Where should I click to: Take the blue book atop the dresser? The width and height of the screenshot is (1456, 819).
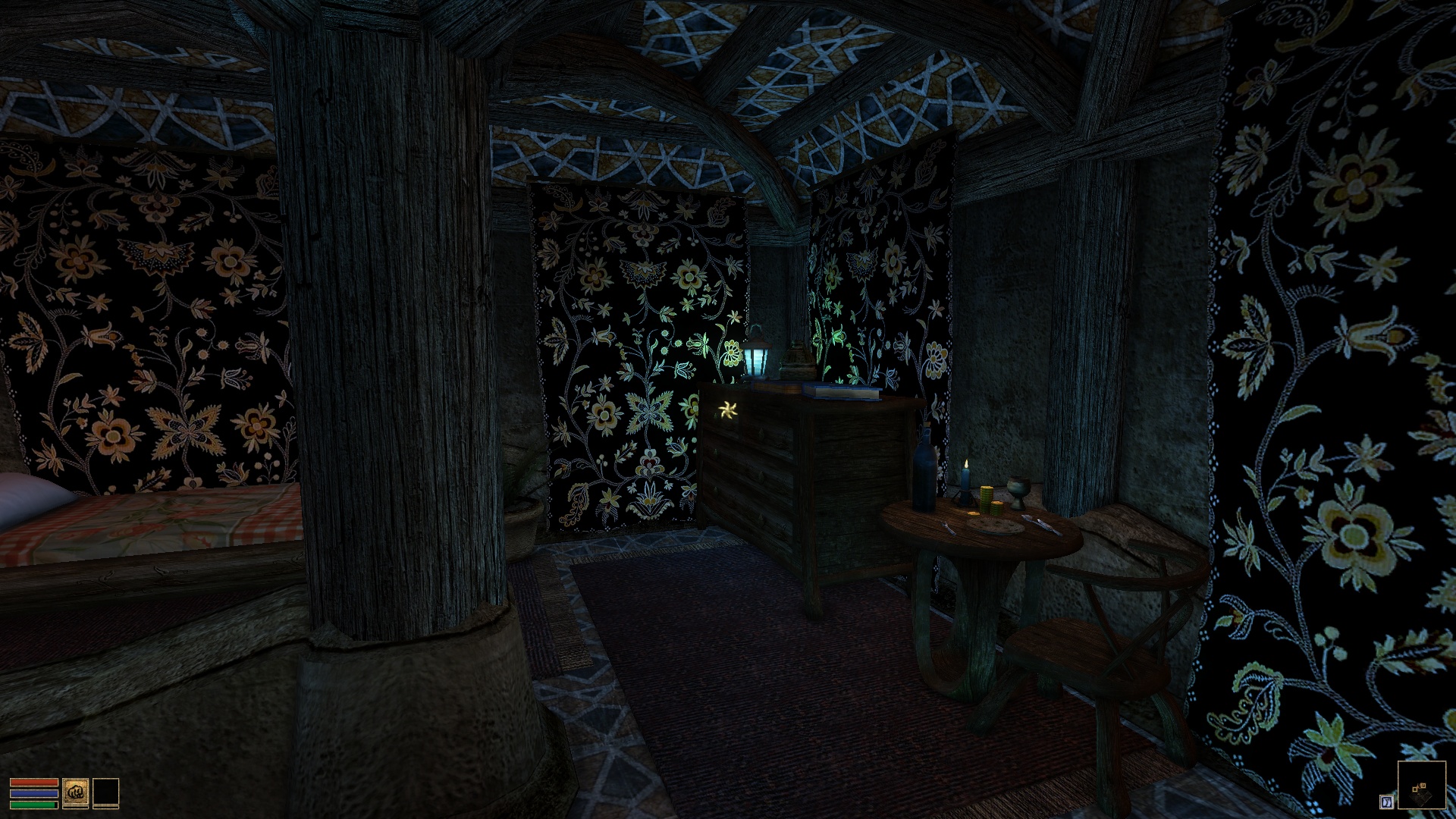(x=842, y=391)
